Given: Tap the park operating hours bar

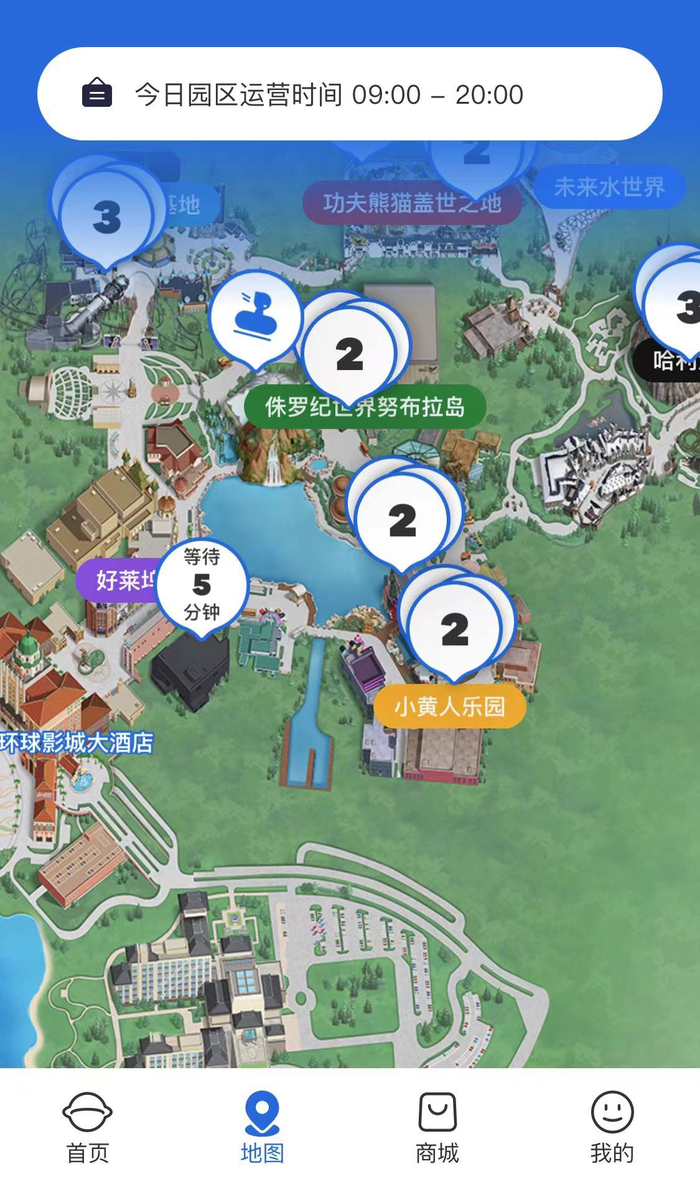Looking at the screenshot, I should (349, 95).
